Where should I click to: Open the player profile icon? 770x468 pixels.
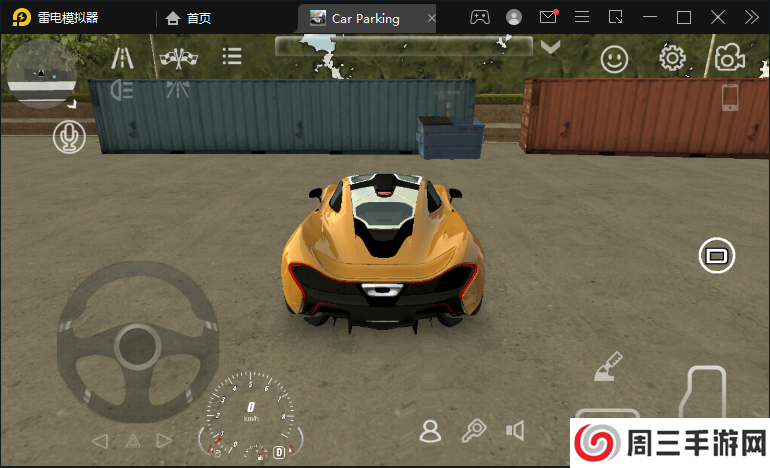tap(431, 431)
